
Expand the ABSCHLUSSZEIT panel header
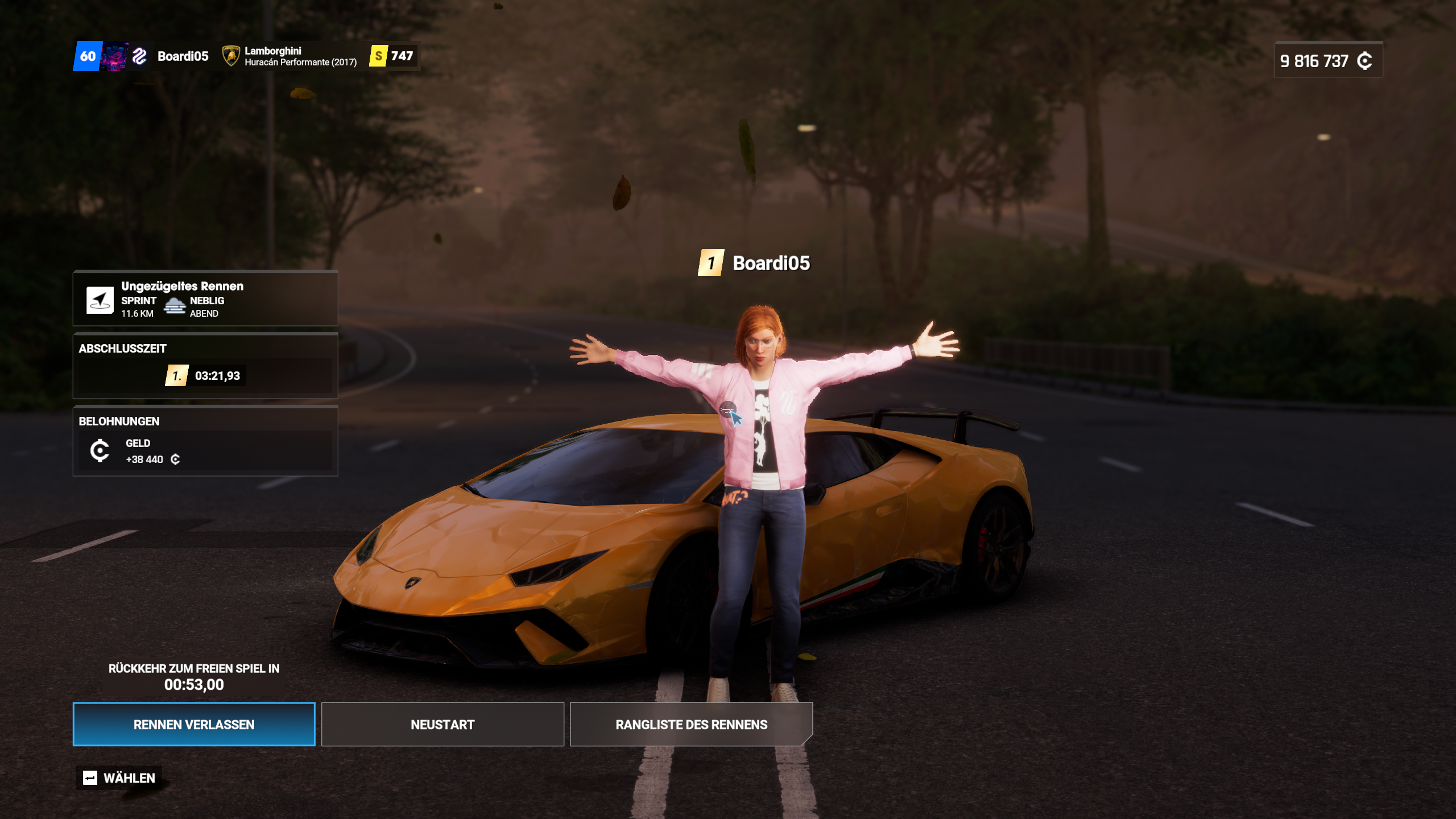[x=122, y=349]
